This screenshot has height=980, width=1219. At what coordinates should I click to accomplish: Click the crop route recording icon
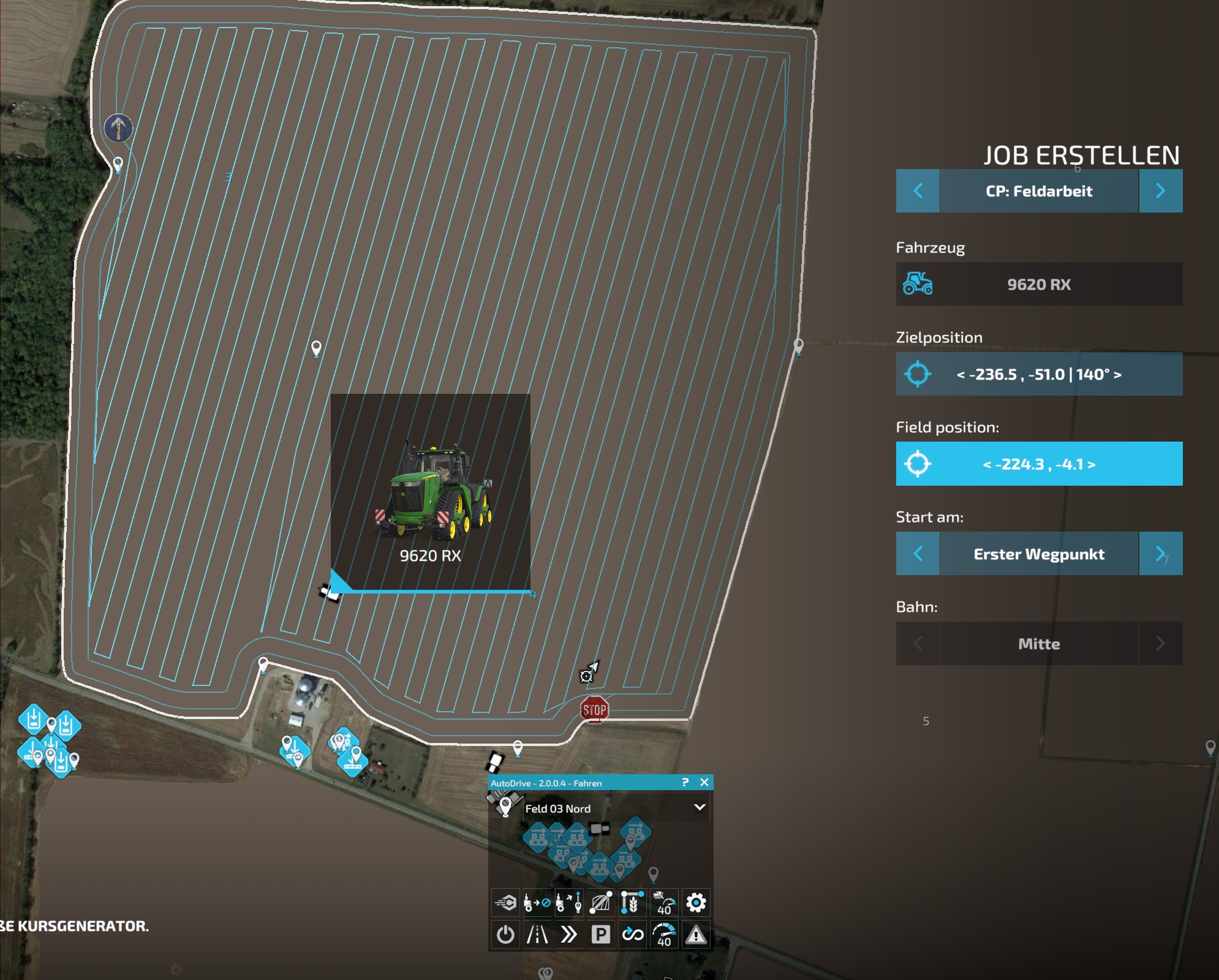632,902
